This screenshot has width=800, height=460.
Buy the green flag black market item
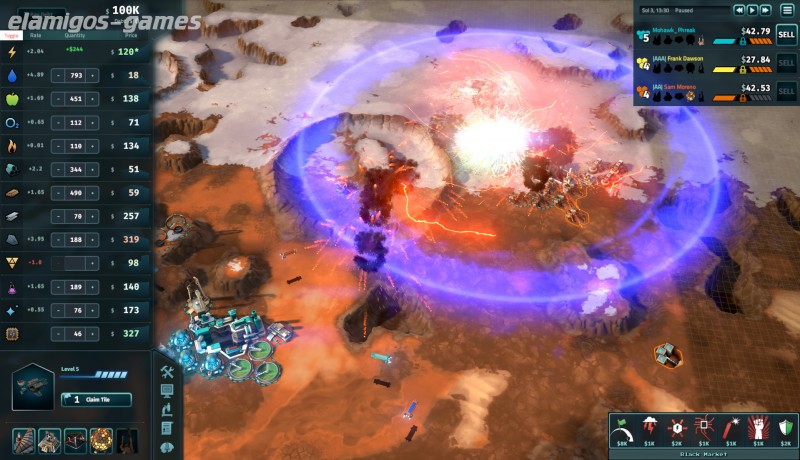click(x=621, y=426)
